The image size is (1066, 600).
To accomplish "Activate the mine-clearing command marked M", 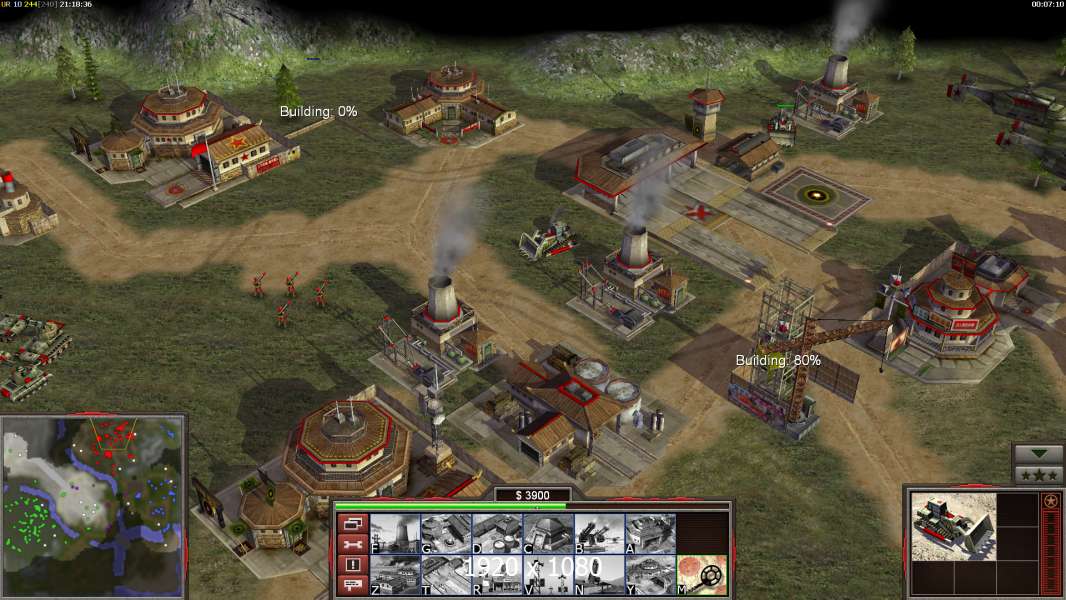I will point(702,575).
